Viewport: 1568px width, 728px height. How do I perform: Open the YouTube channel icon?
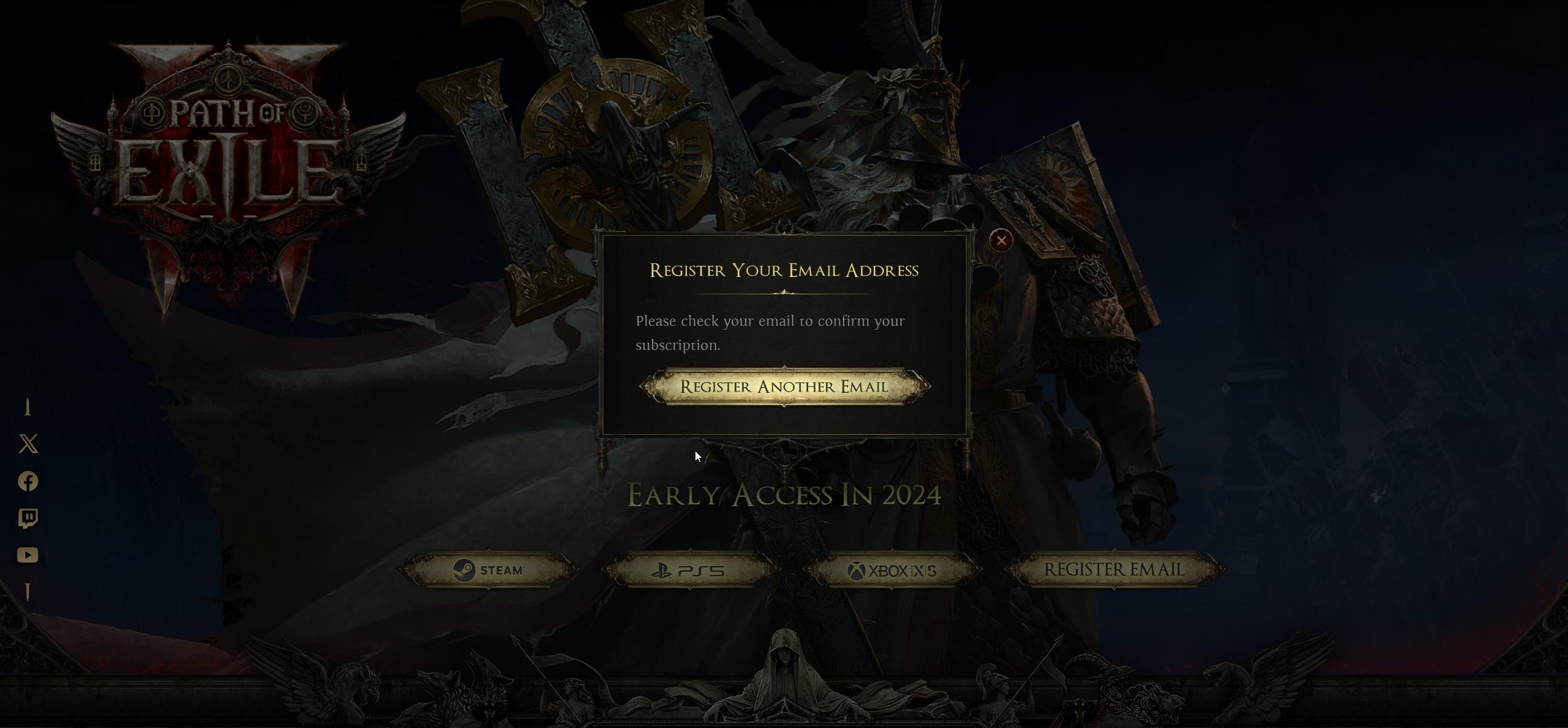(x=29, y=555)
